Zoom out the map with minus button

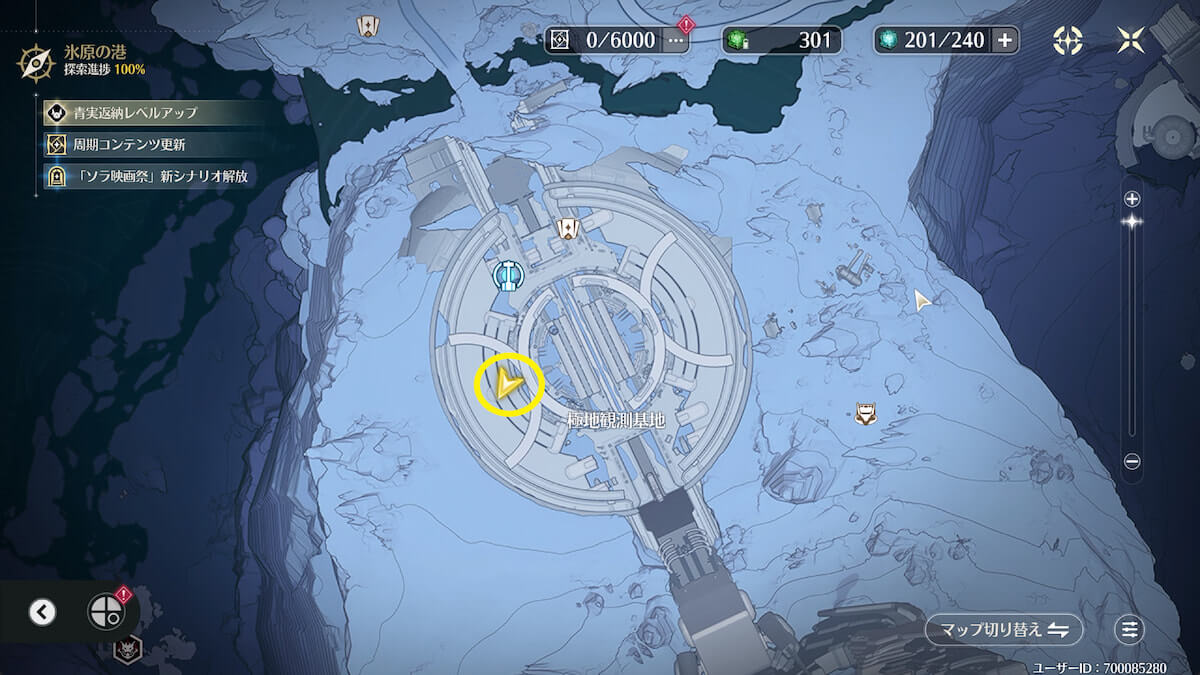click(x=1132, y=461)
